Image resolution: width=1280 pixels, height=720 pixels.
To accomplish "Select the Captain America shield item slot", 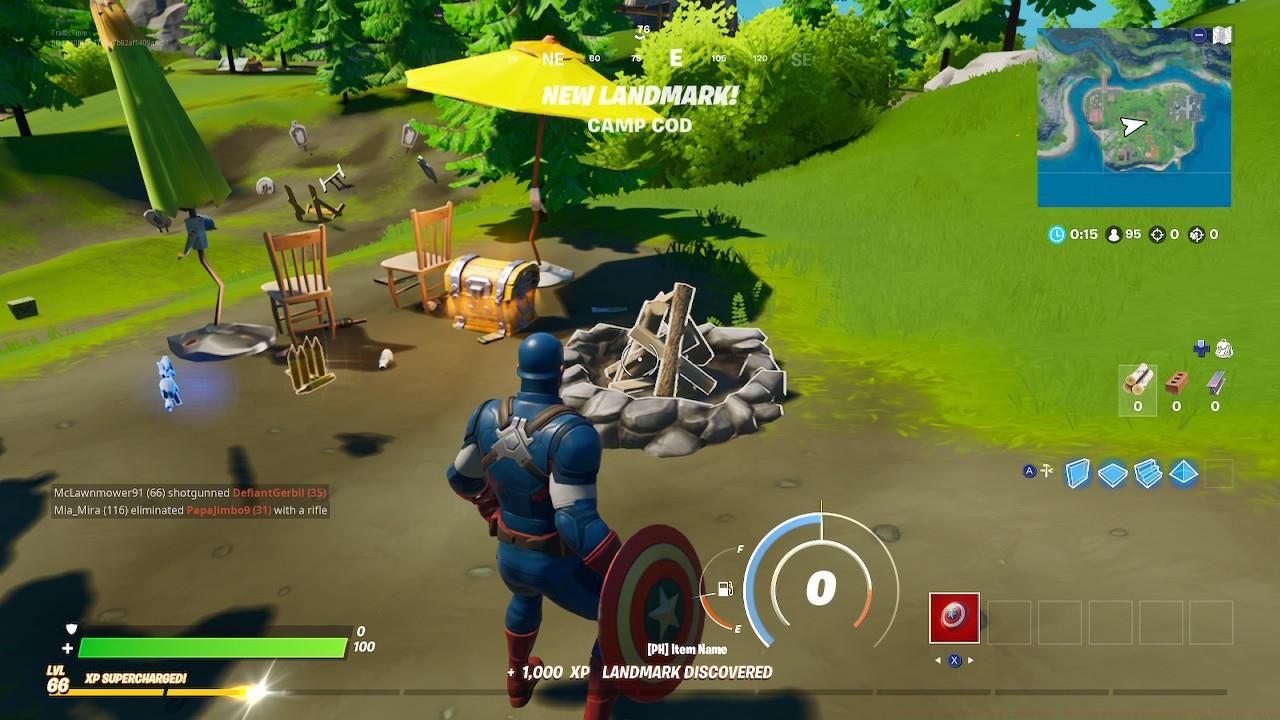I will 954,616.
